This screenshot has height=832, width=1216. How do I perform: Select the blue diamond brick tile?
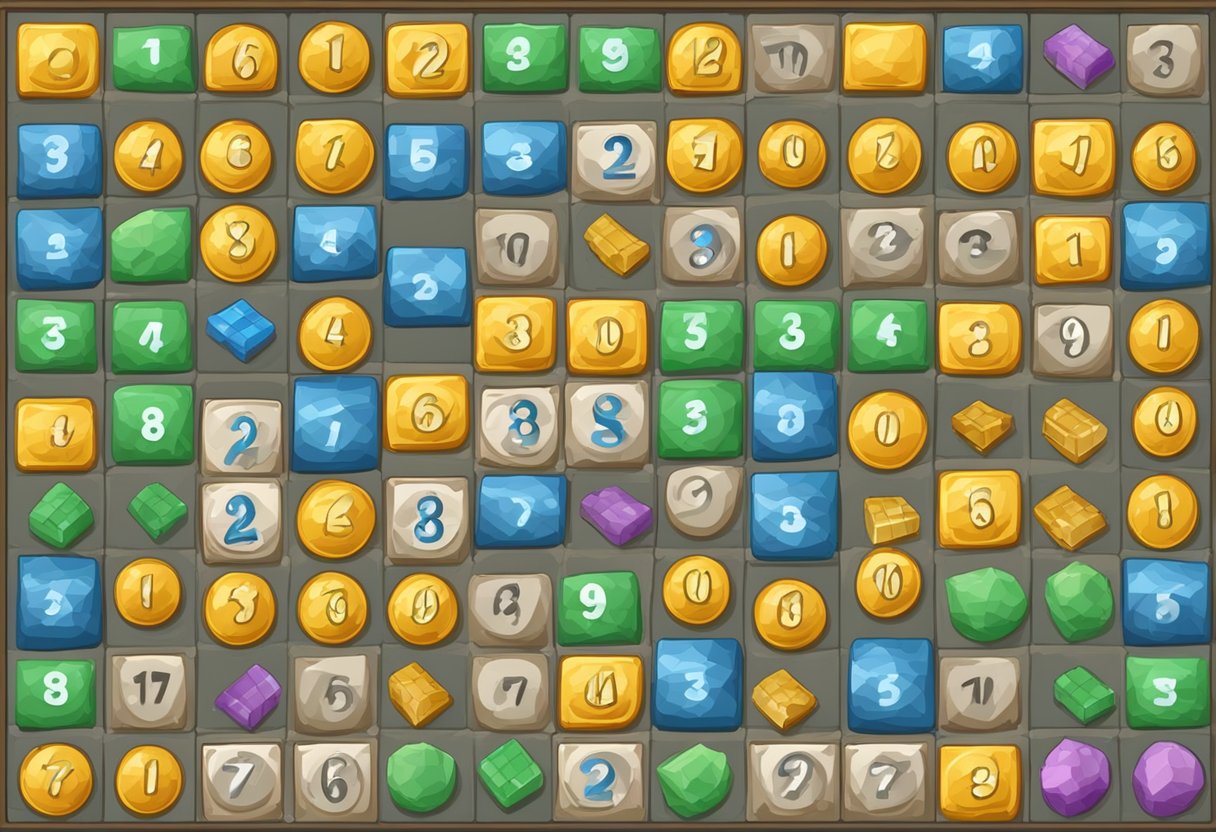tap(241, 329)
